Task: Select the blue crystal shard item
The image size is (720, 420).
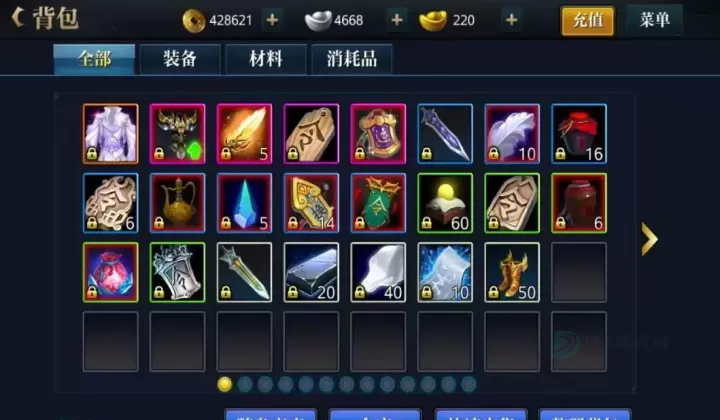Action: [244, 203]
